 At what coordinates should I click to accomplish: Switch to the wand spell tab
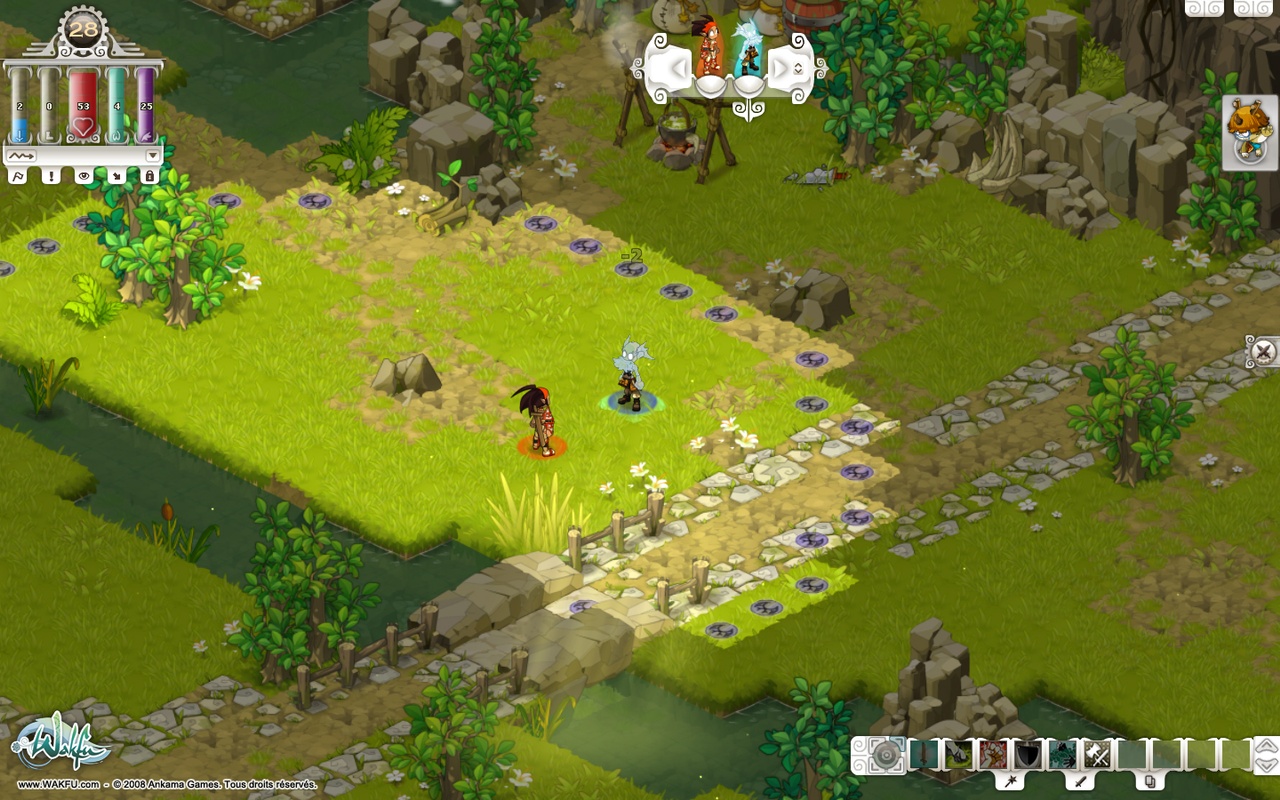pos(1011,782)
